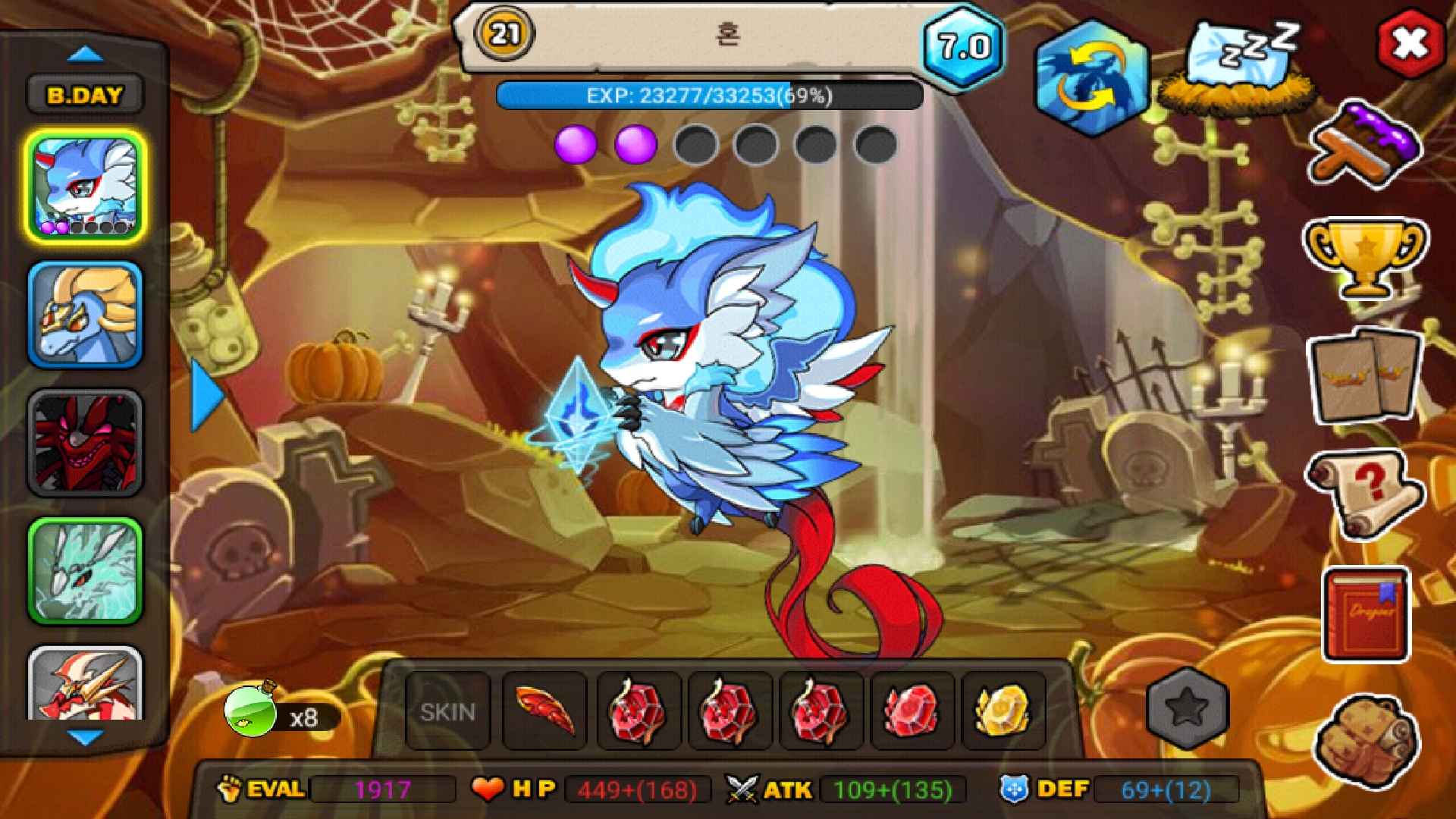The height and width of the screenshot is (819, 1456).
Task: Open the red dragon book
Action: click(1367, 614)
